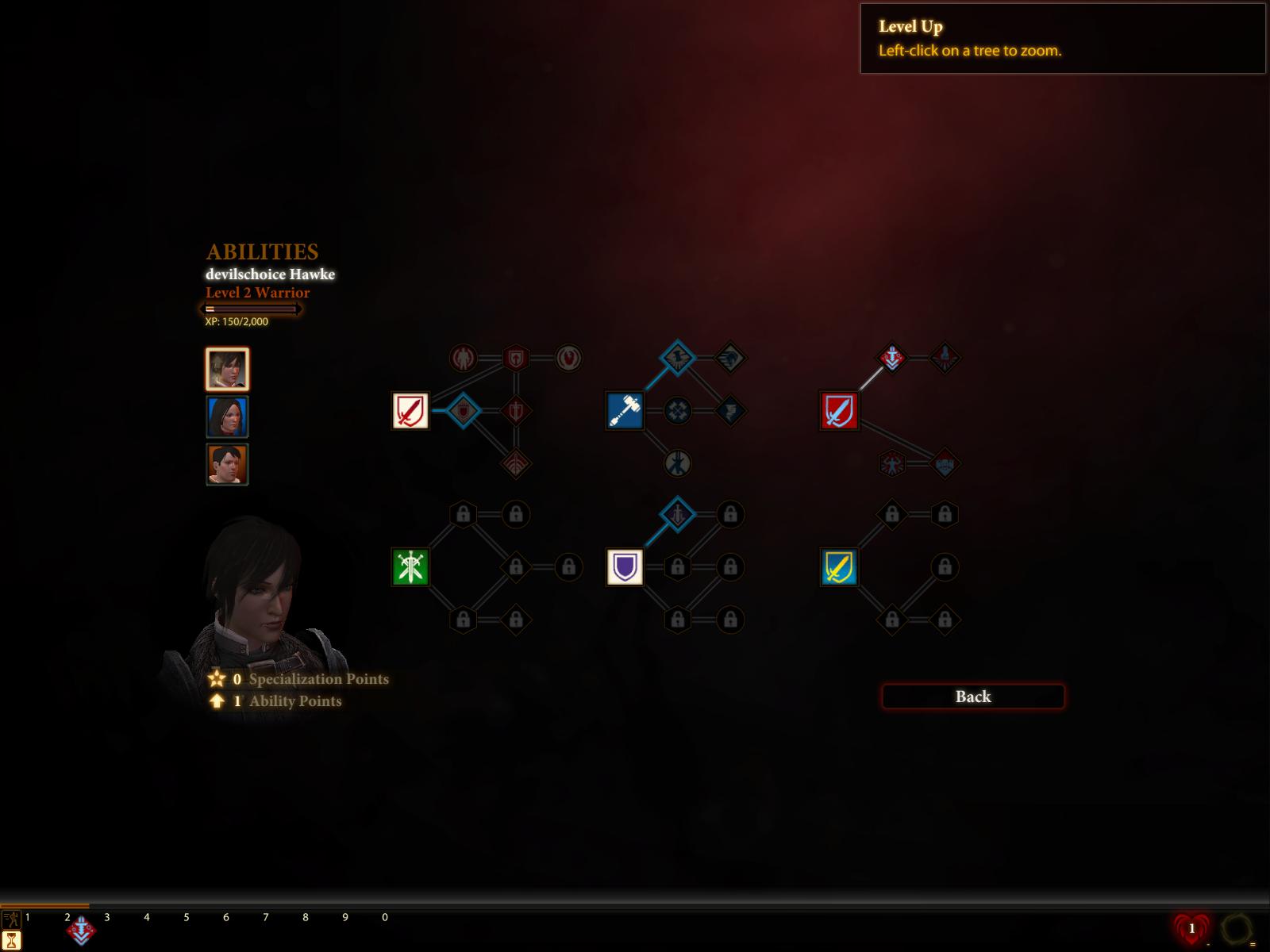Select the green crossed-swords ability tree
1270x952 pixels.
pos(410,567)
